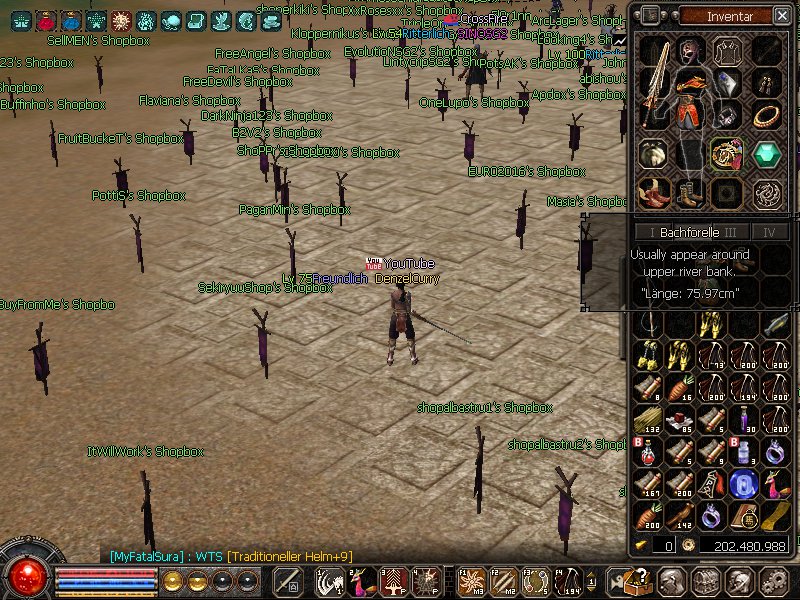
Task: Close the Inventar window
Action: [x=781, y=15]
